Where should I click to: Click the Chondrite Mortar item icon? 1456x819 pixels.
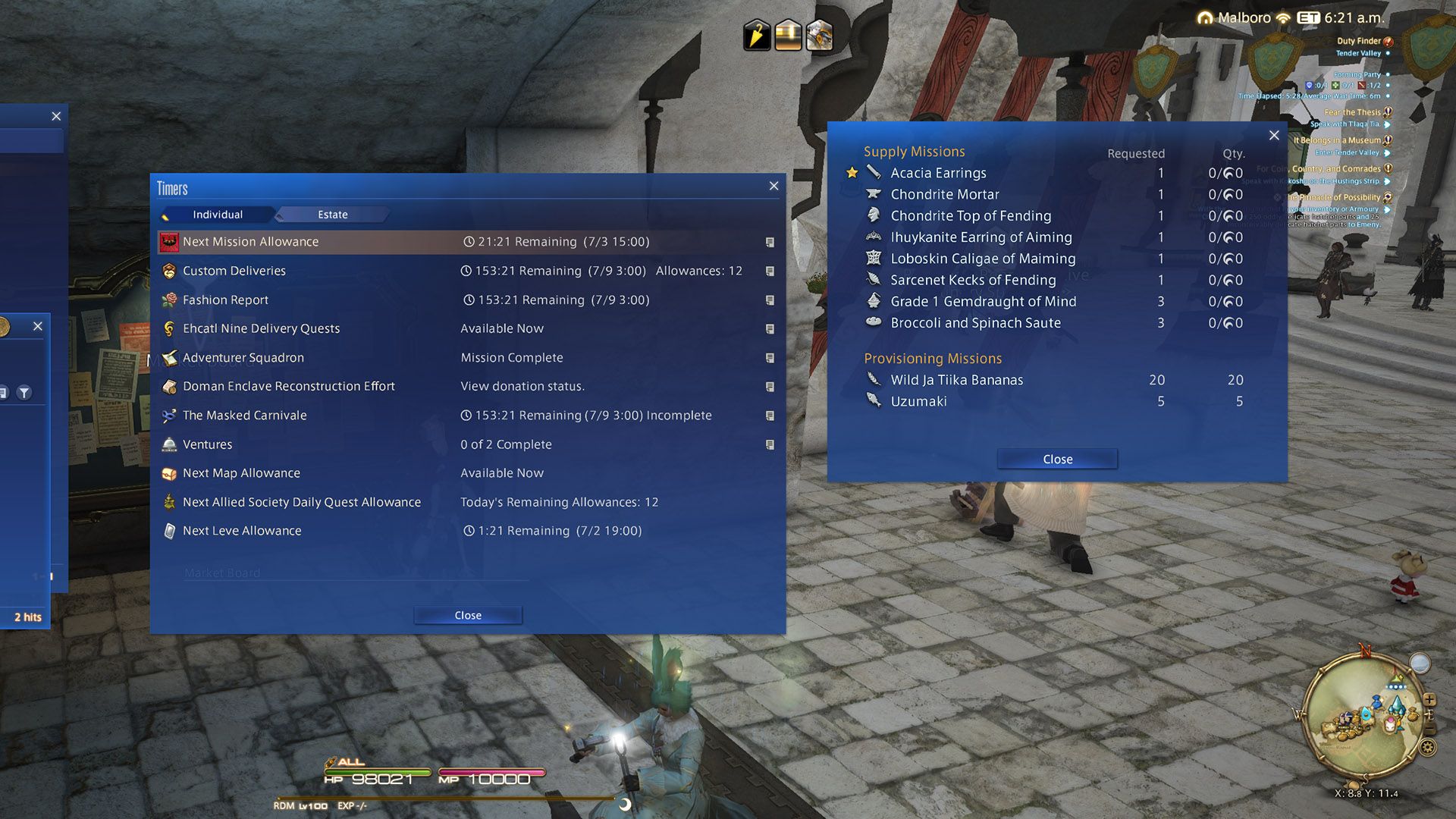873,194
